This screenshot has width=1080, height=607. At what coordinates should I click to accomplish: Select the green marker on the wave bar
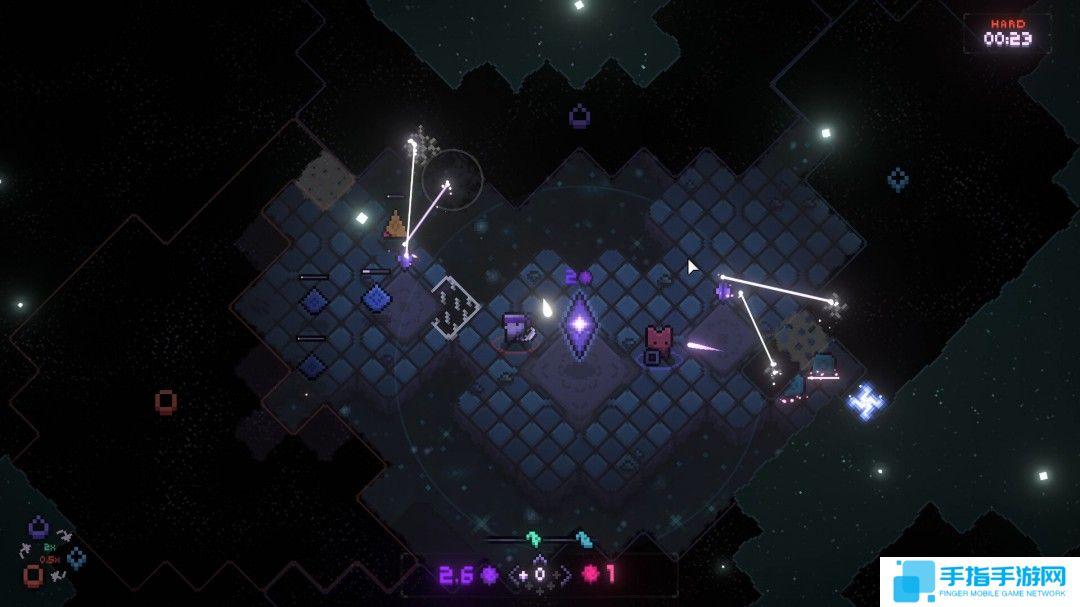pyautogui.click(x=533, y=539)
